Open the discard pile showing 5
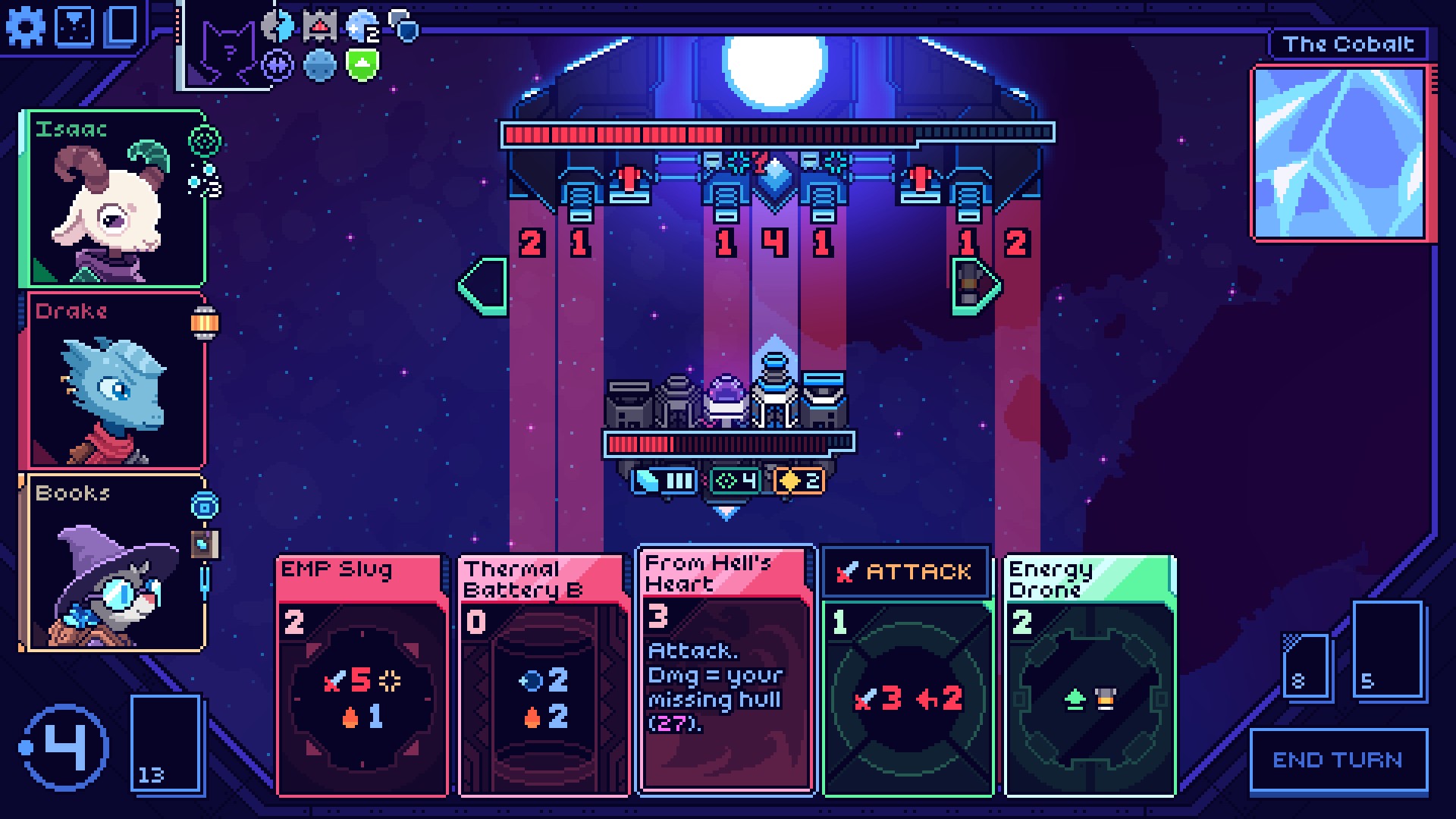Image resolution: width=1456 pixels, height=819 pixels. [x=1386, y=649]
